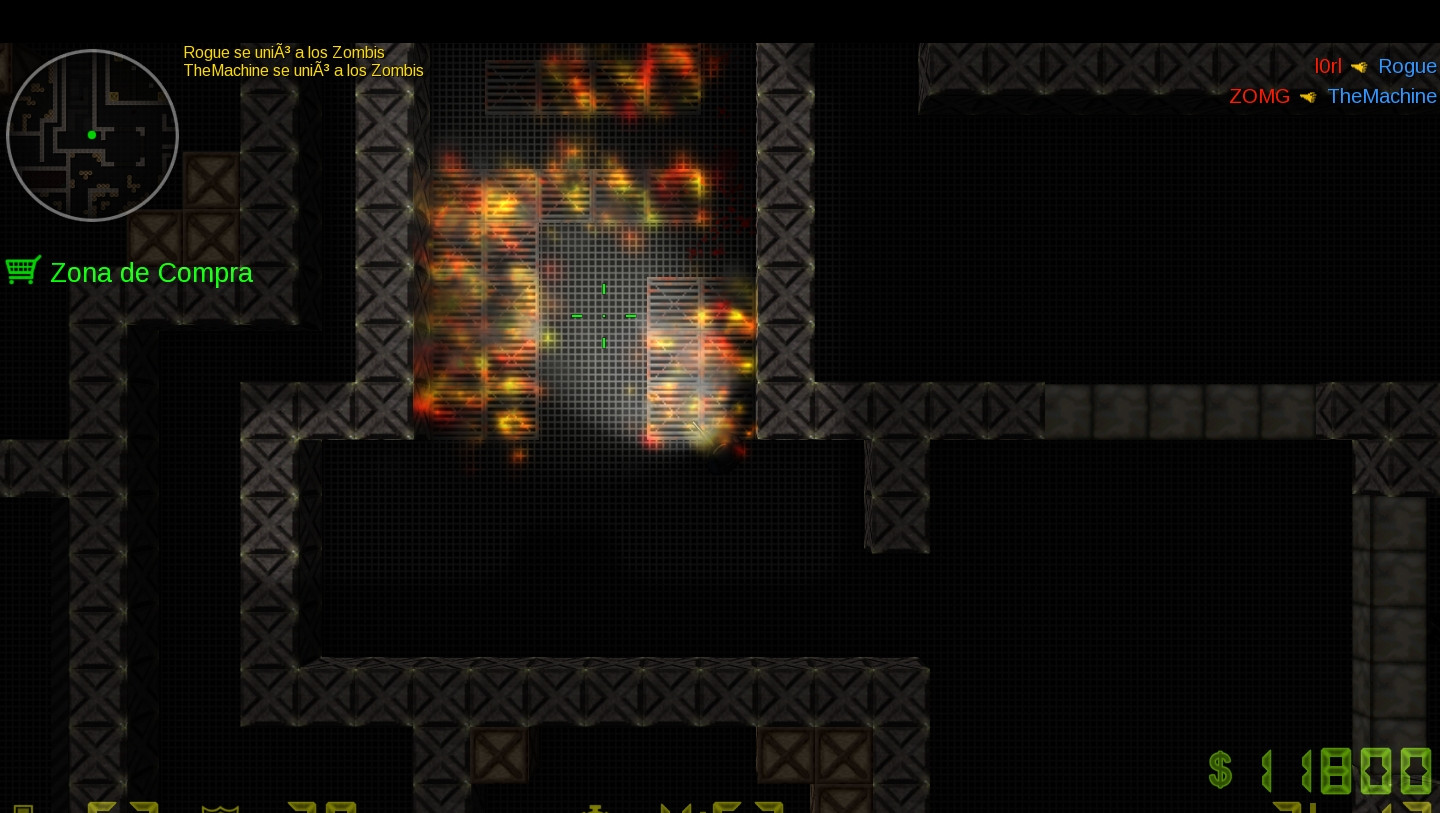Select the name TheMachine in the kill feed

pos(1382,96)
